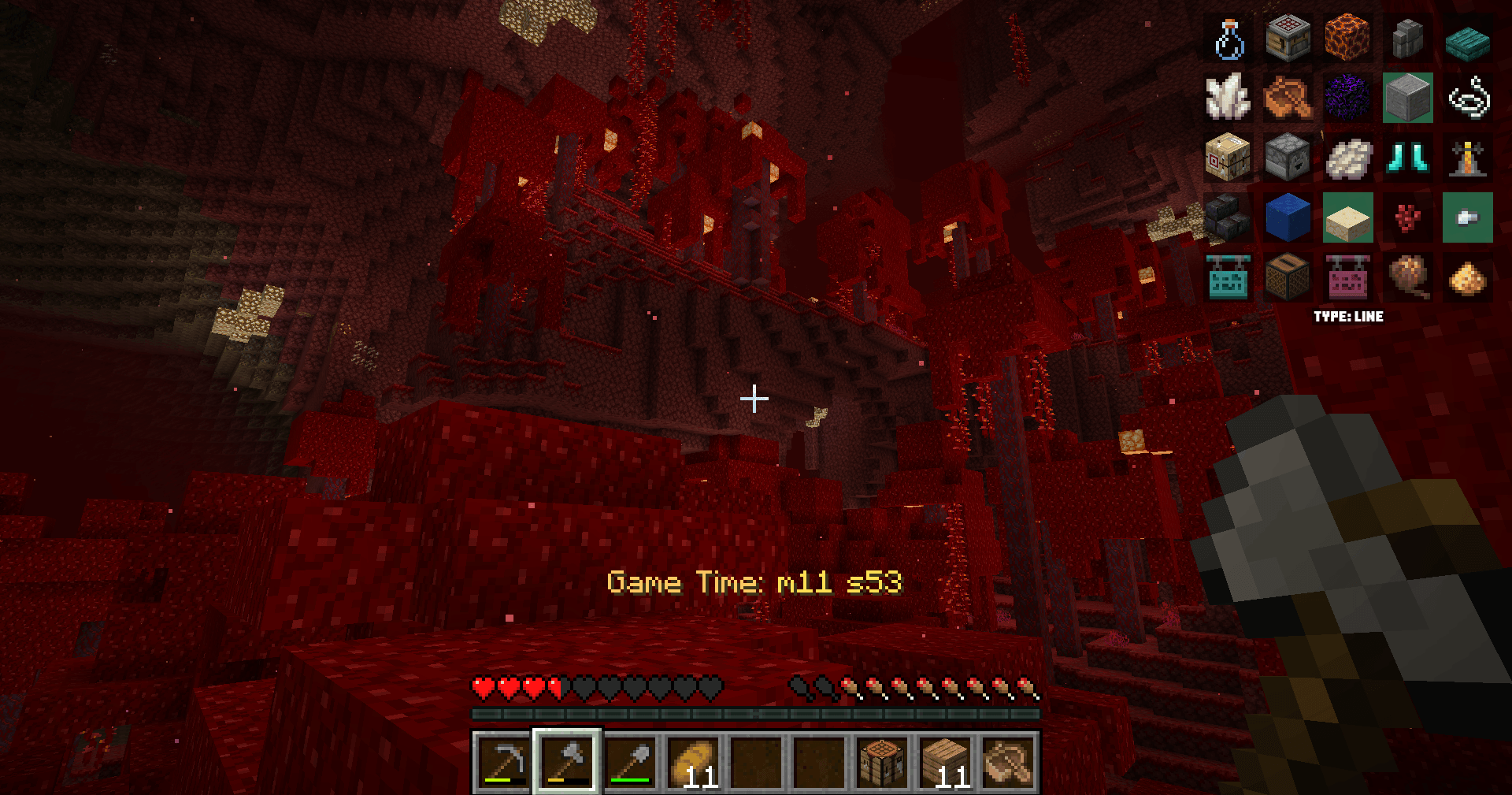Image resolution: width=1512 pixels, height=795 pixels.
Task: Select the cyan bed icon
Action: [x=1227, y=278]
